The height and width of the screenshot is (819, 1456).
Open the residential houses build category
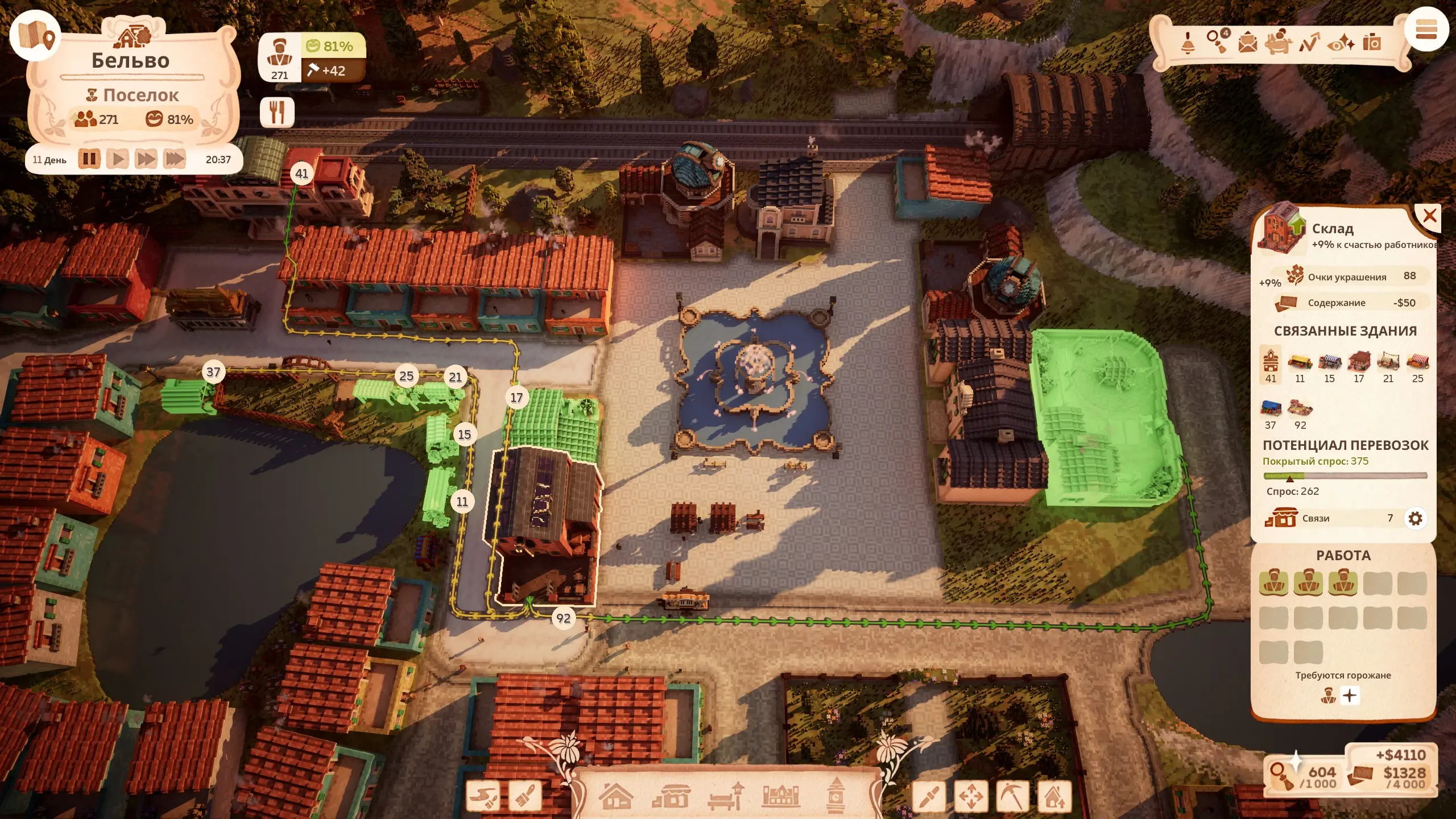(x=616, y=796)
